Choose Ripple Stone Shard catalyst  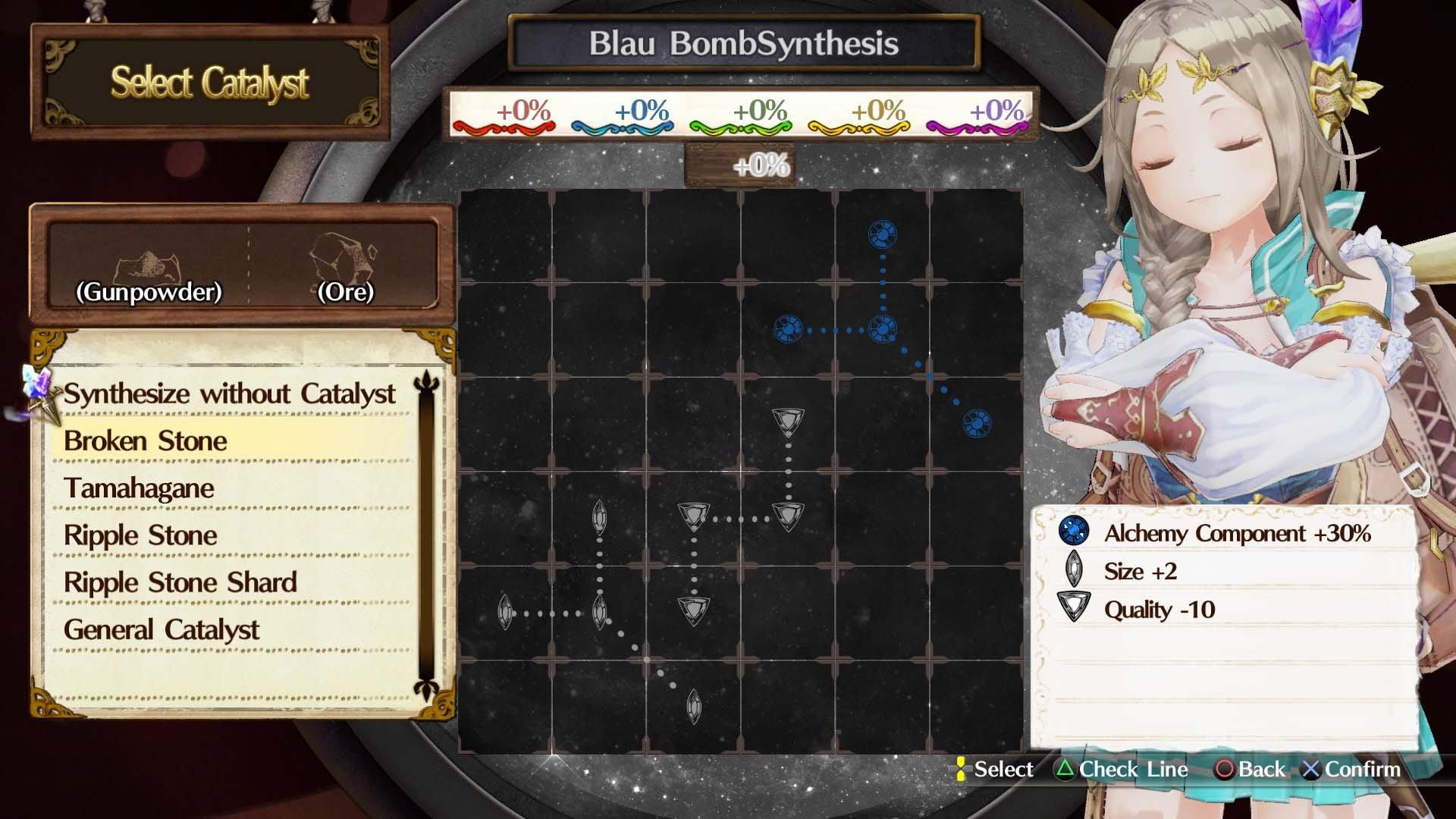180,582
